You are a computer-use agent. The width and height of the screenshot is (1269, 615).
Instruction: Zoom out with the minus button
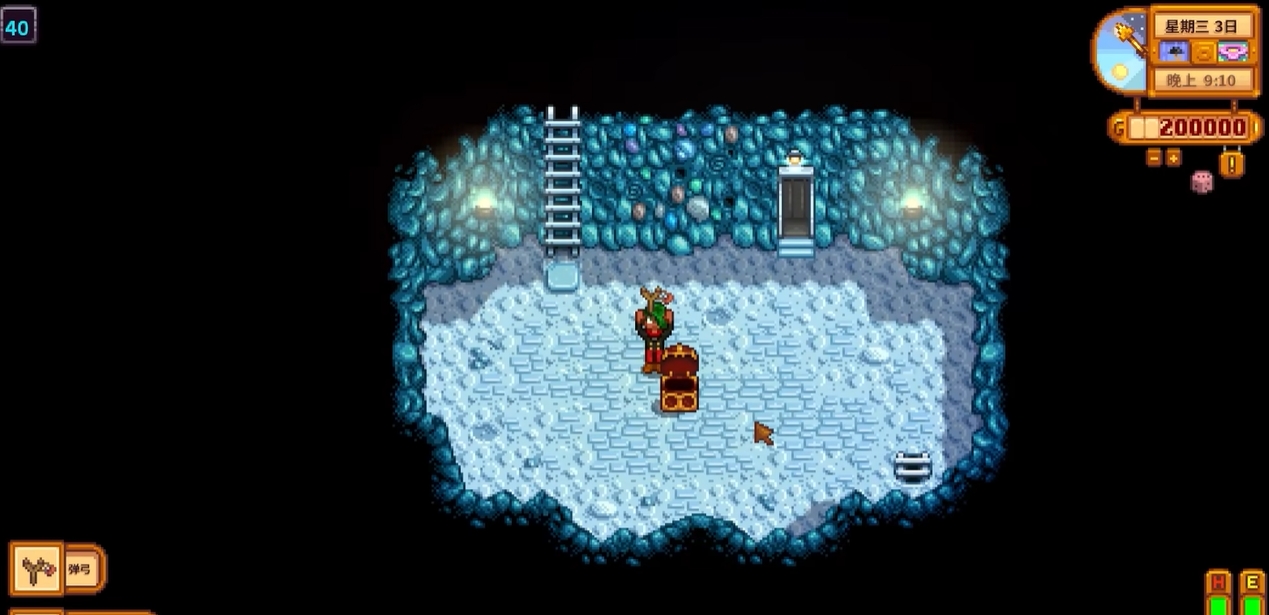(x=1154, y=157)
